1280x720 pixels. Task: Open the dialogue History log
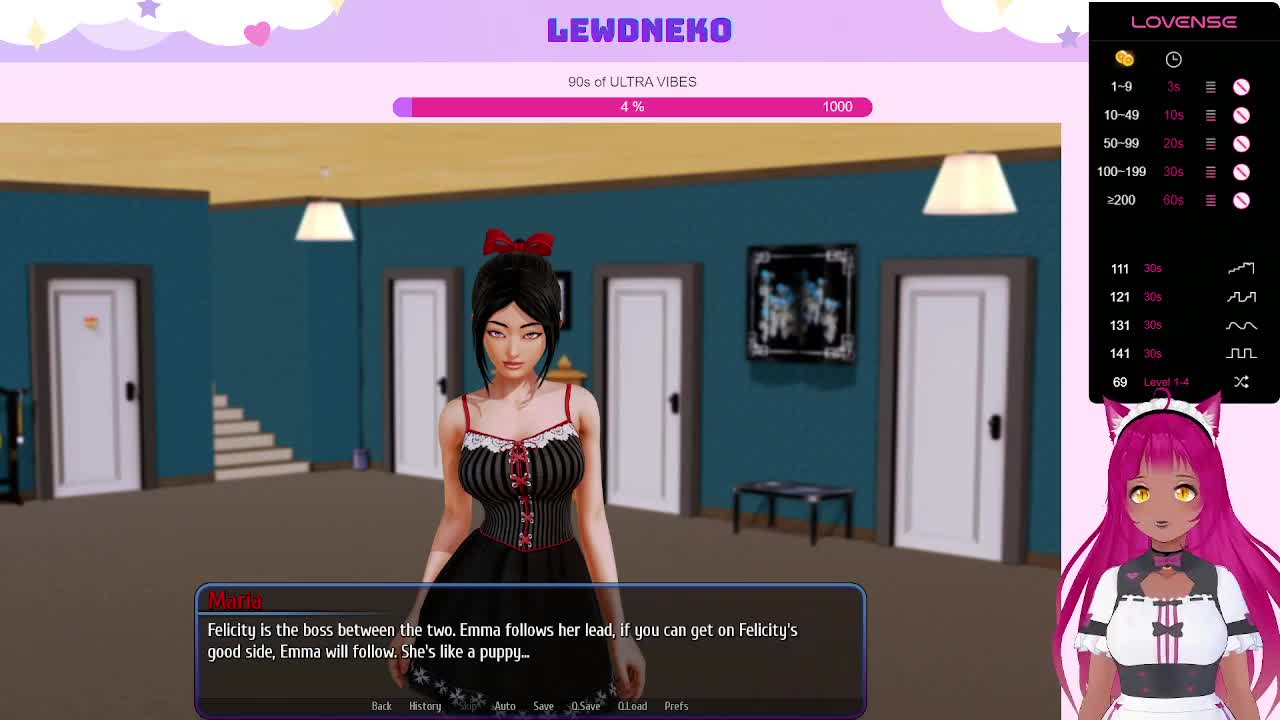click(x=425, y=706)
